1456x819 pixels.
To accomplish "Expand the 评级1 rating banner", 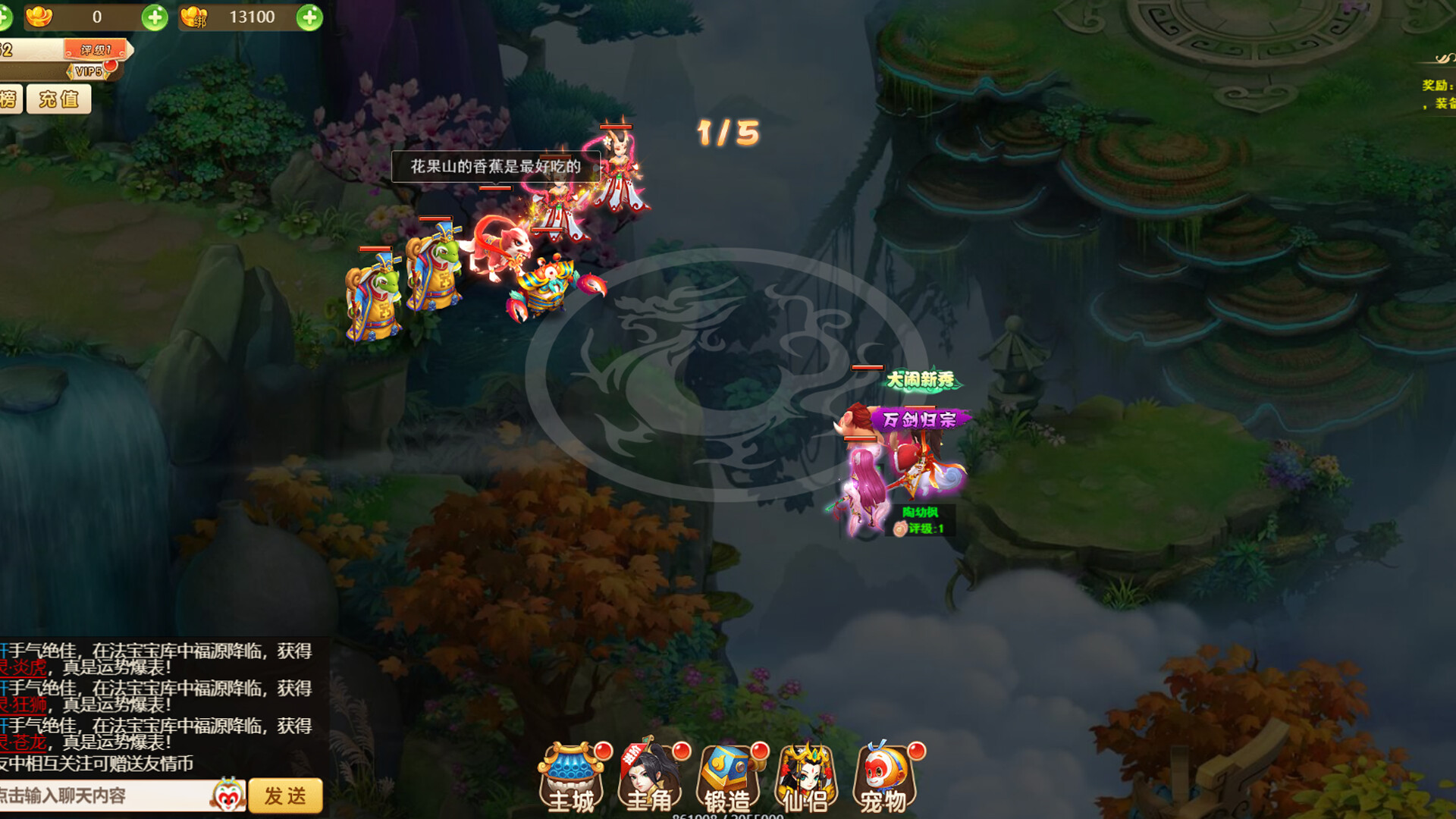I will [96, 49].
